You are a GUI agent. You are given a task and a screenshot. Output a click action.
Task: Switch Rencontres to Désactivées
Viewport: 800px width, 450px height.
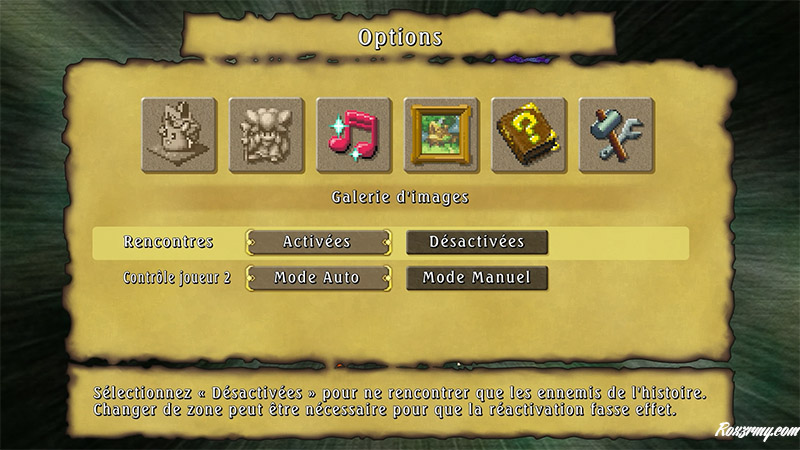477,242
